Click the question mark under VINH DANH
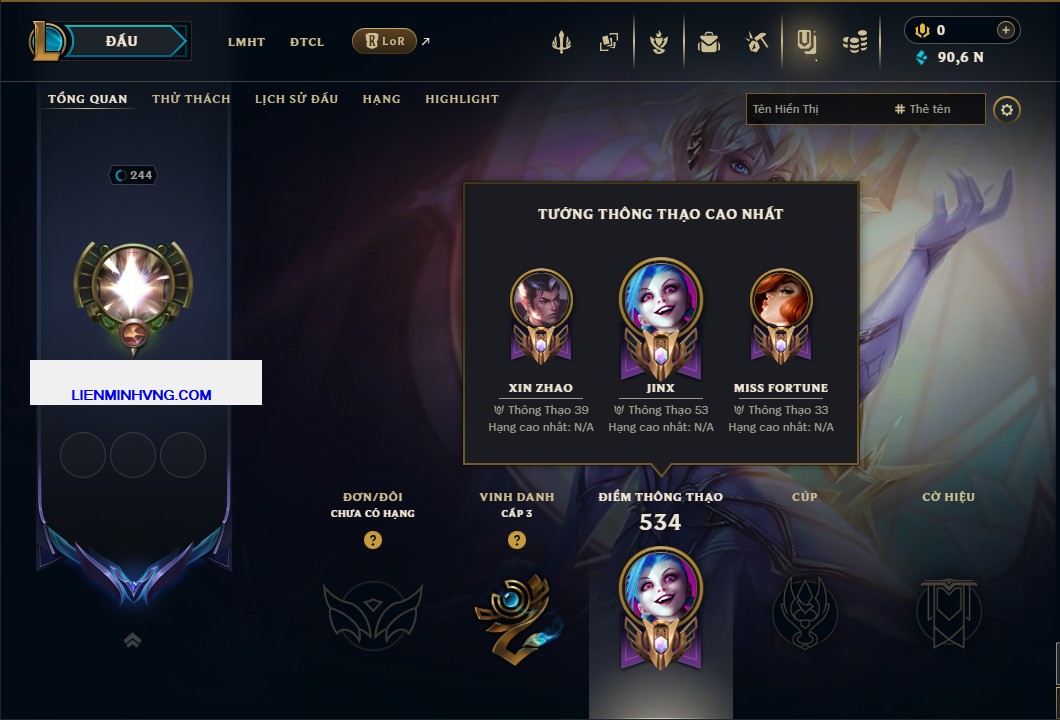This screenshot has height=720, width=1060. 517,541
